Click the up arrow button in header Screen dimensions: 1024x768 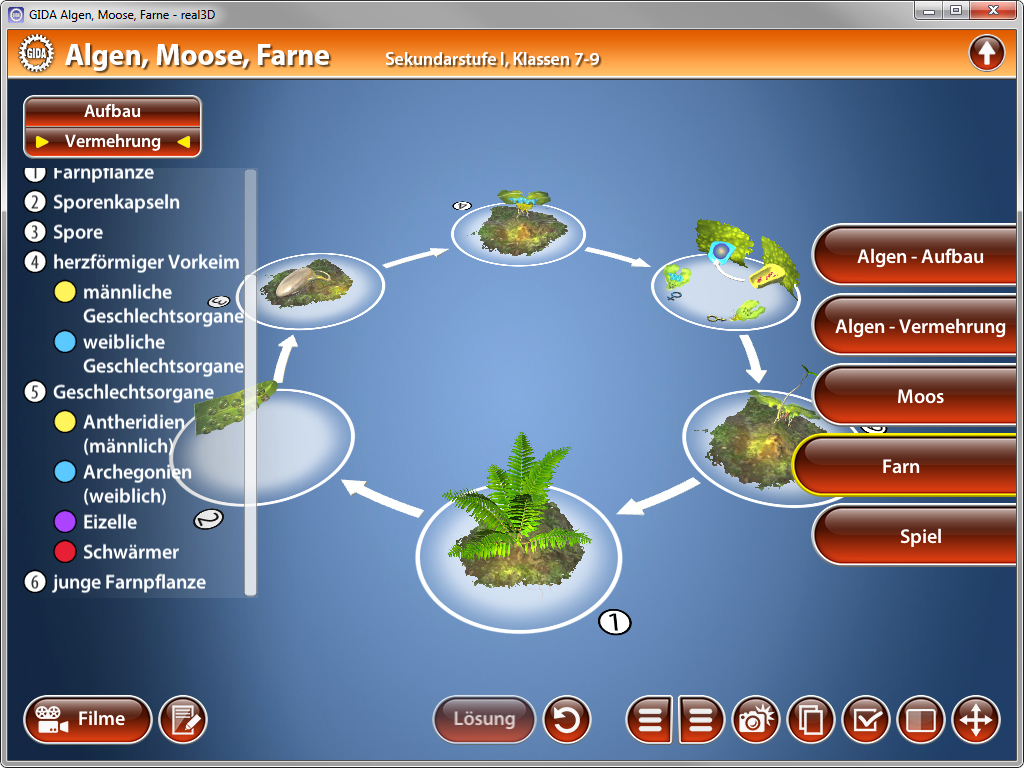coord(986,53)
